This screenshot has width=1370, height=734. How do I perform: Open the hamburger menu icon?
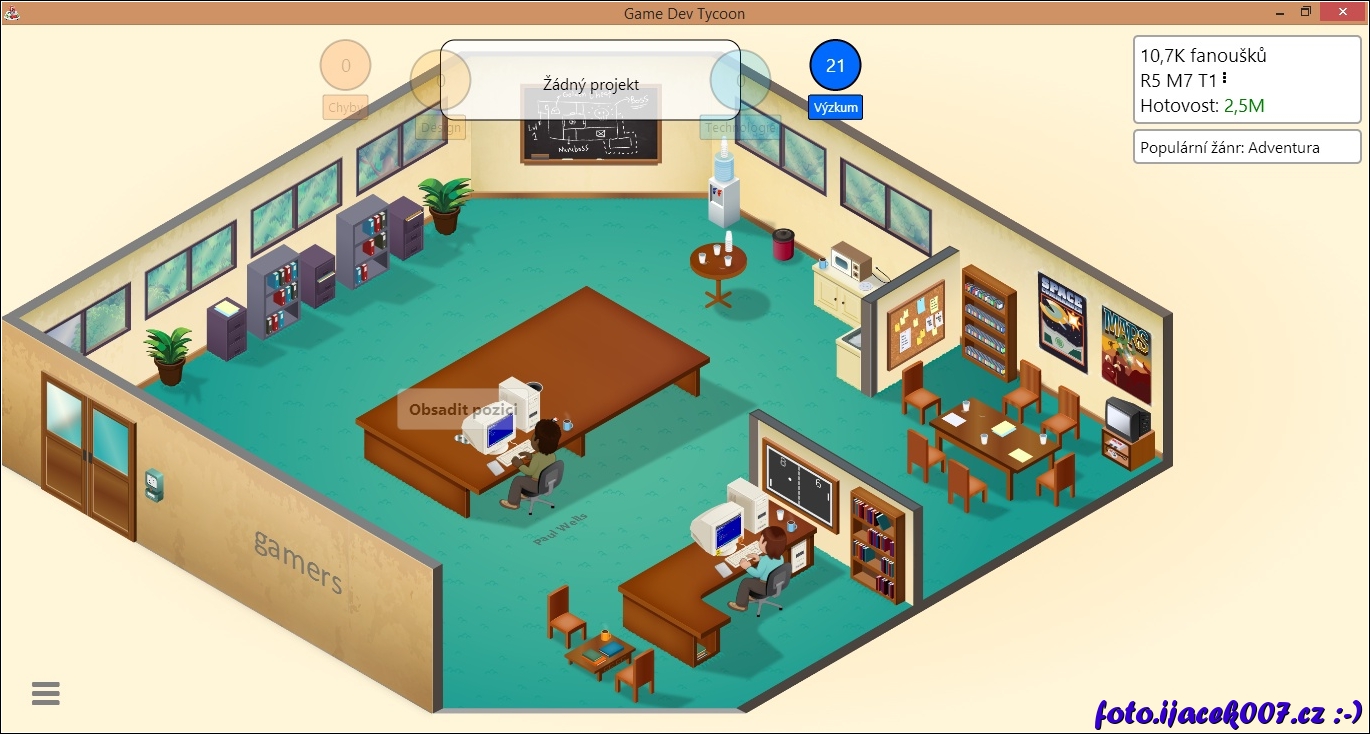(46, 693)
